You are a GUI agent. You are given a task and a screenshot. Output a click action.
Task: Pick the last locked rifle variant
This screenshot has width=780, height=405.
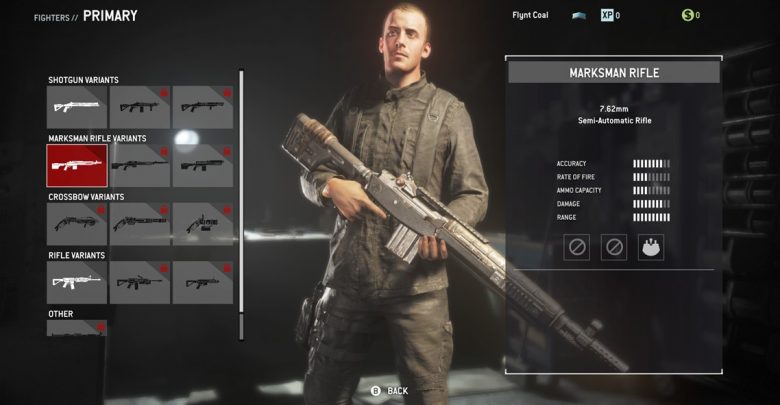(203, 283)
